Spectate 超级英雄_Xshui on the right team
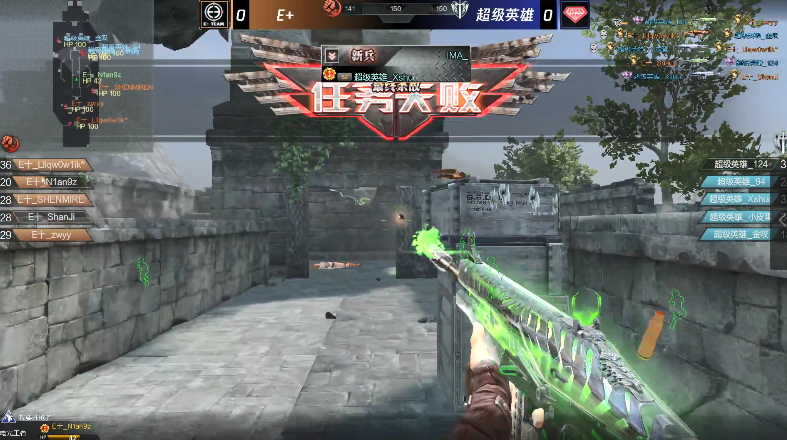The width and height of the screenshot is (787, 440). 738,198
